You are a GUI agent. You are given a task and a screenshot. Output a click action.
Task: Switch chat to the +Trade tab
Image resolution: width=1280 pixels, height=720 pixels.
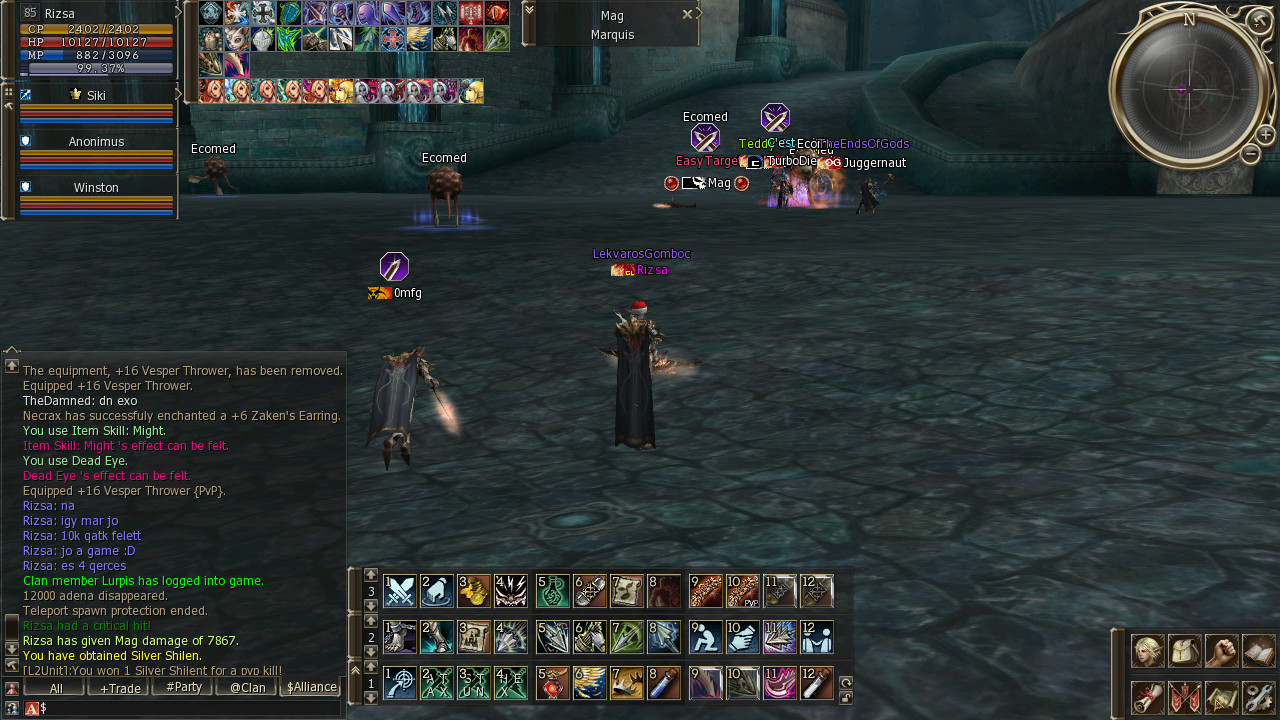point(119,688)
